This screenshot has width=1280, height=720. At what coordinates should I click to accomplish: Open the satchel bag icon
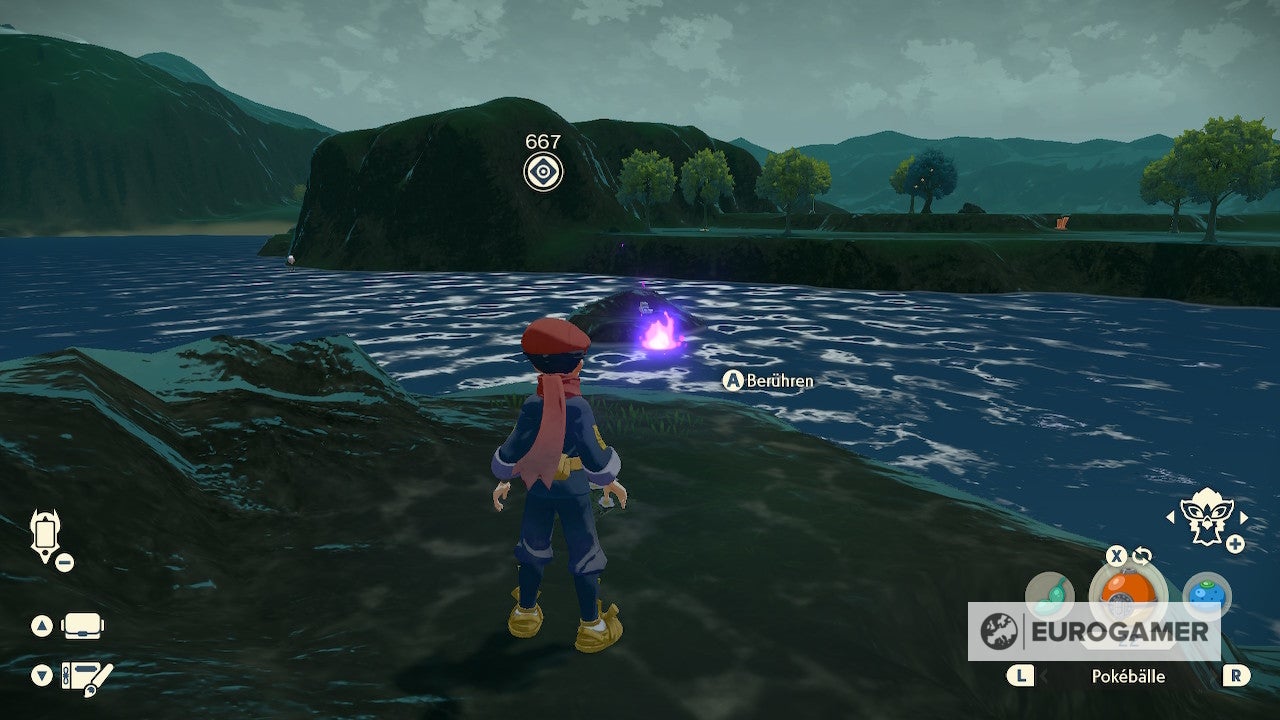(x=83, y=627)
